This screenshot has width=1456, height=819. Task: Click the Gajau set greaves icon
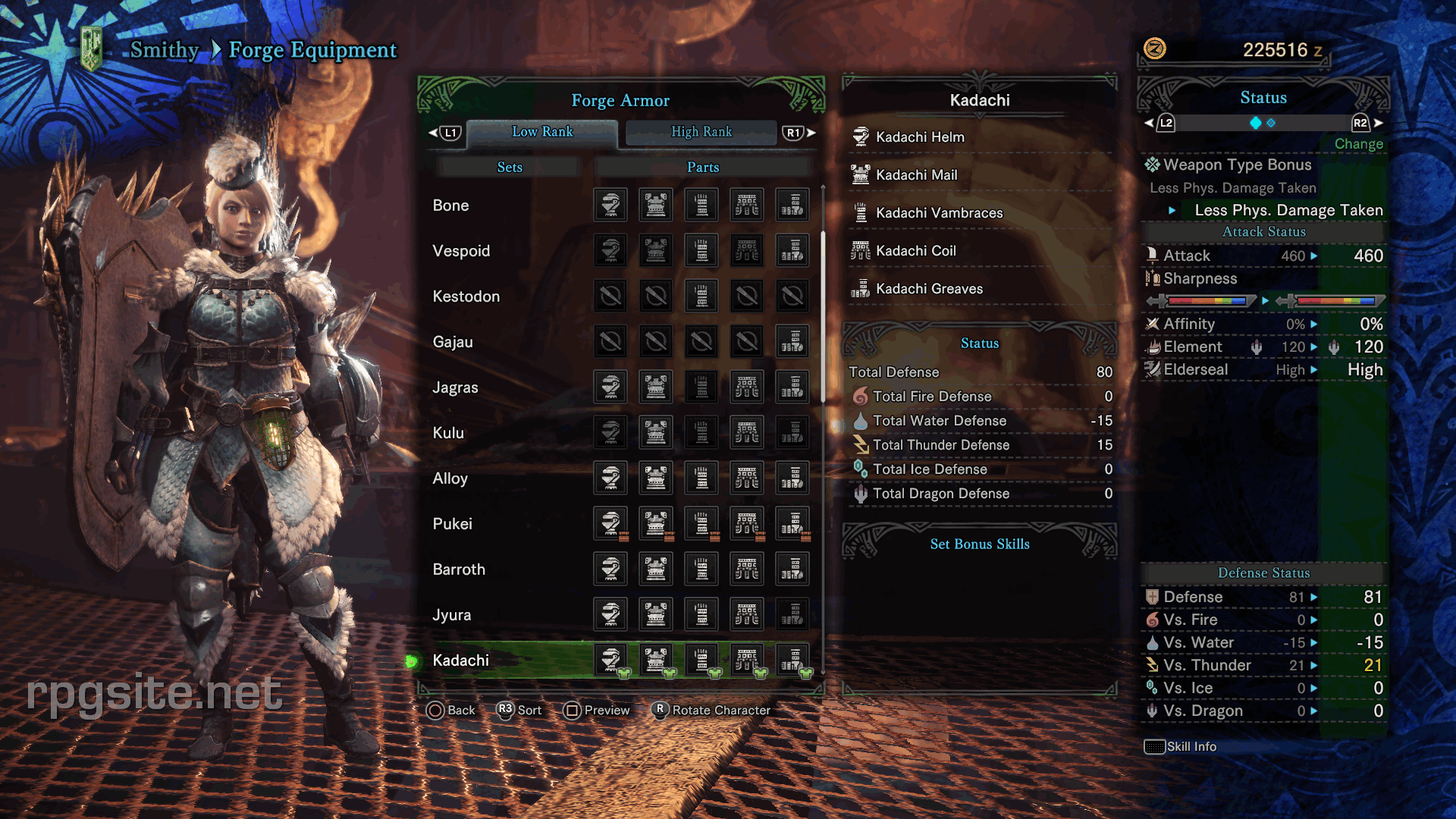[x=792, y=342]
